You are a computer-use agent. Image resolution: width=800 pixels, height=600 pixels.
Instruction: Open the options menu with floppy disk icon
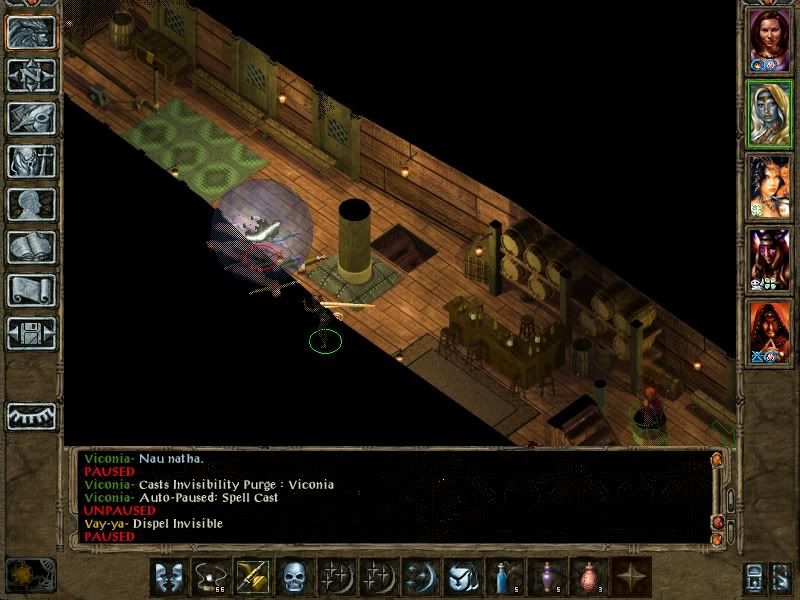coord(31,333)
